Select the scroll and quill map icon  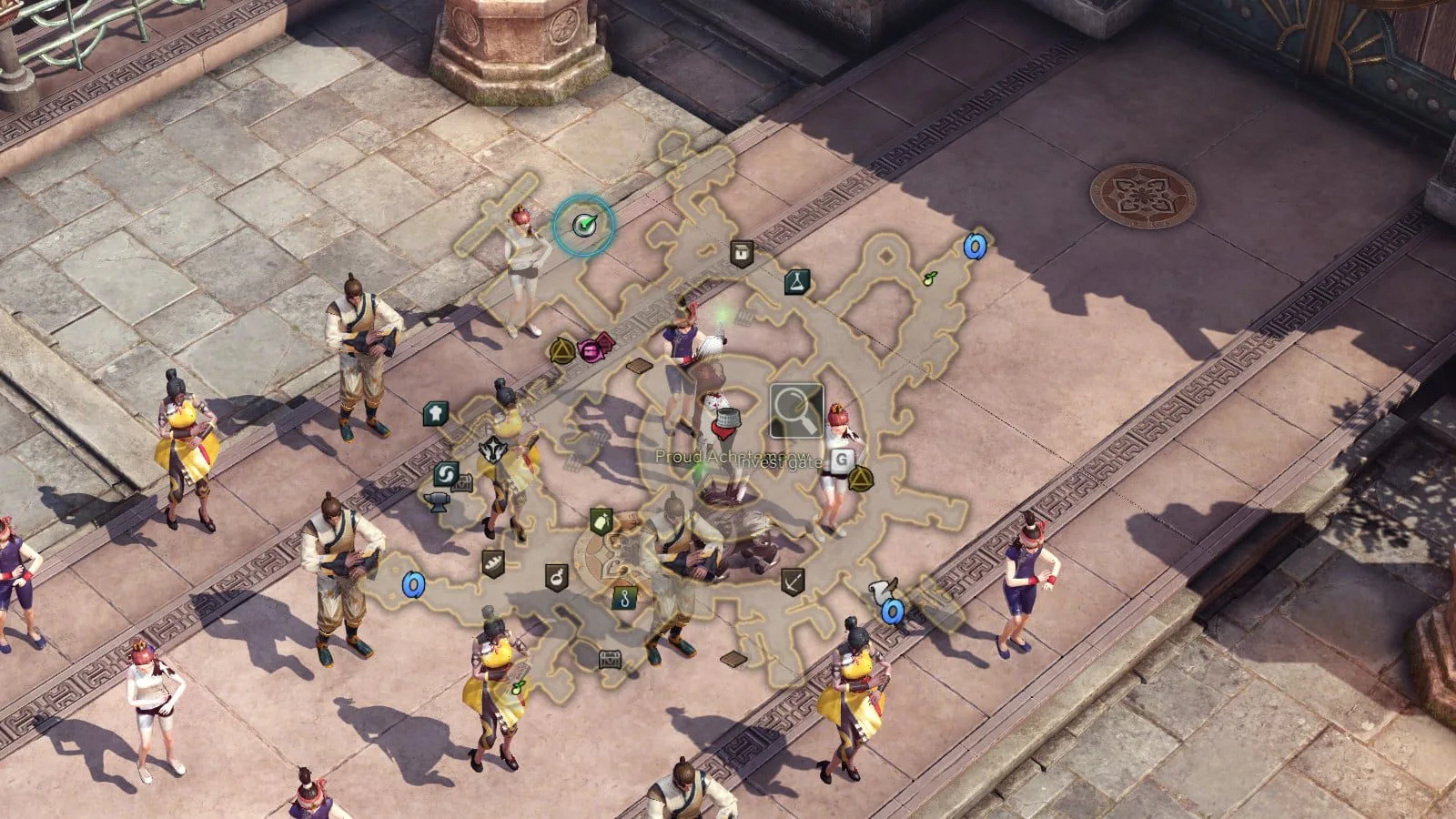click(882, 589)
